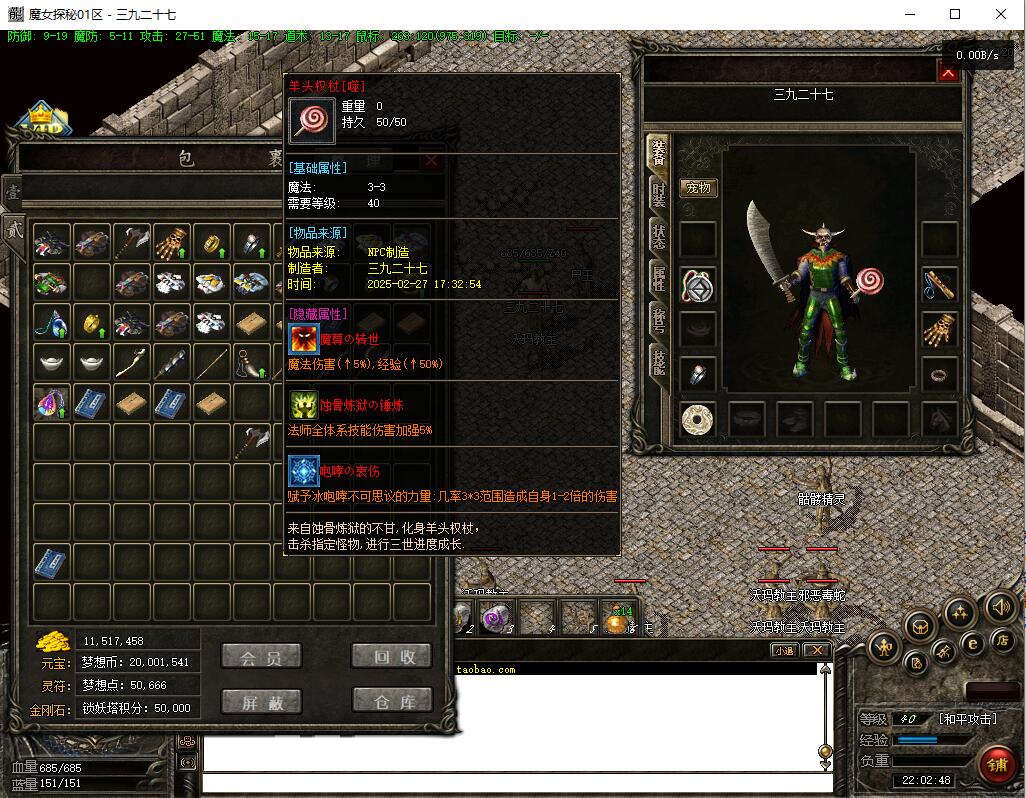Select the equipped skeleton glove slot
Image resolution: width=1026 pixels, height=798 pixels.
tap(939, 329)
